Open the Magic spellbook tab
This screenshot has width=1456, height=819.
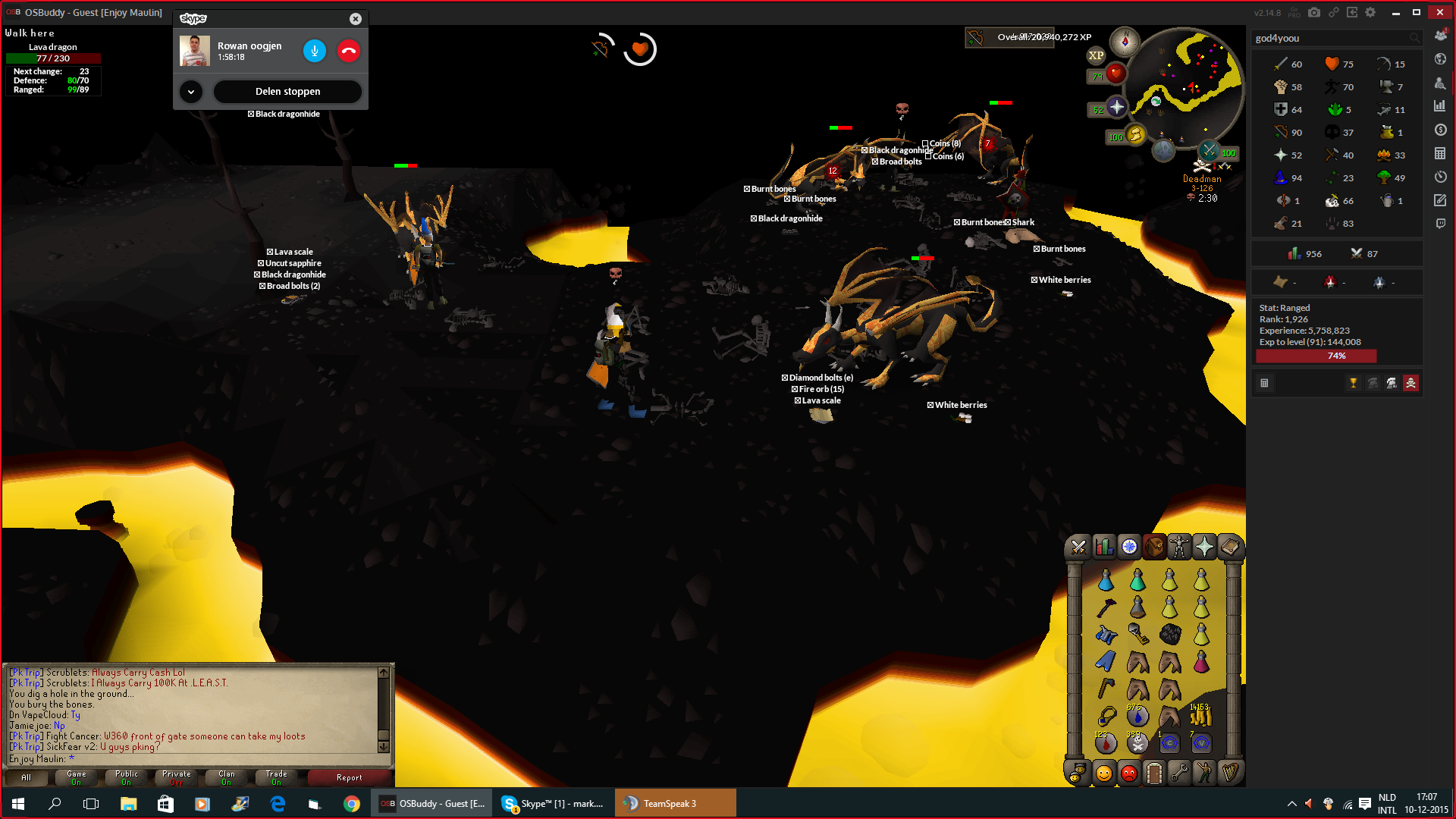tap(1229, 547)
